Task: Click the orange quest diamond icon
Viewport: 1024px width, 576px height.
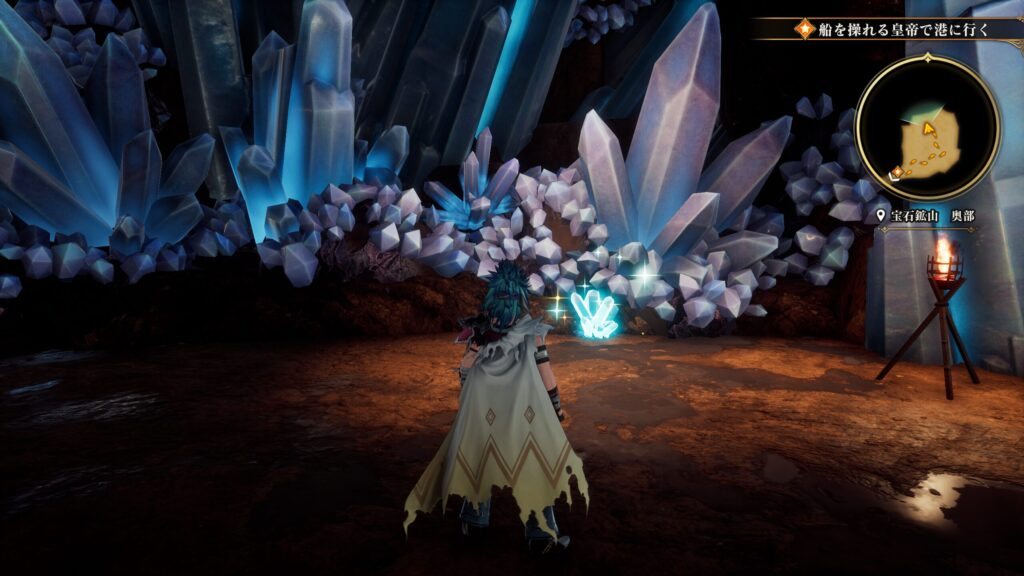Action: click(805, 29)
